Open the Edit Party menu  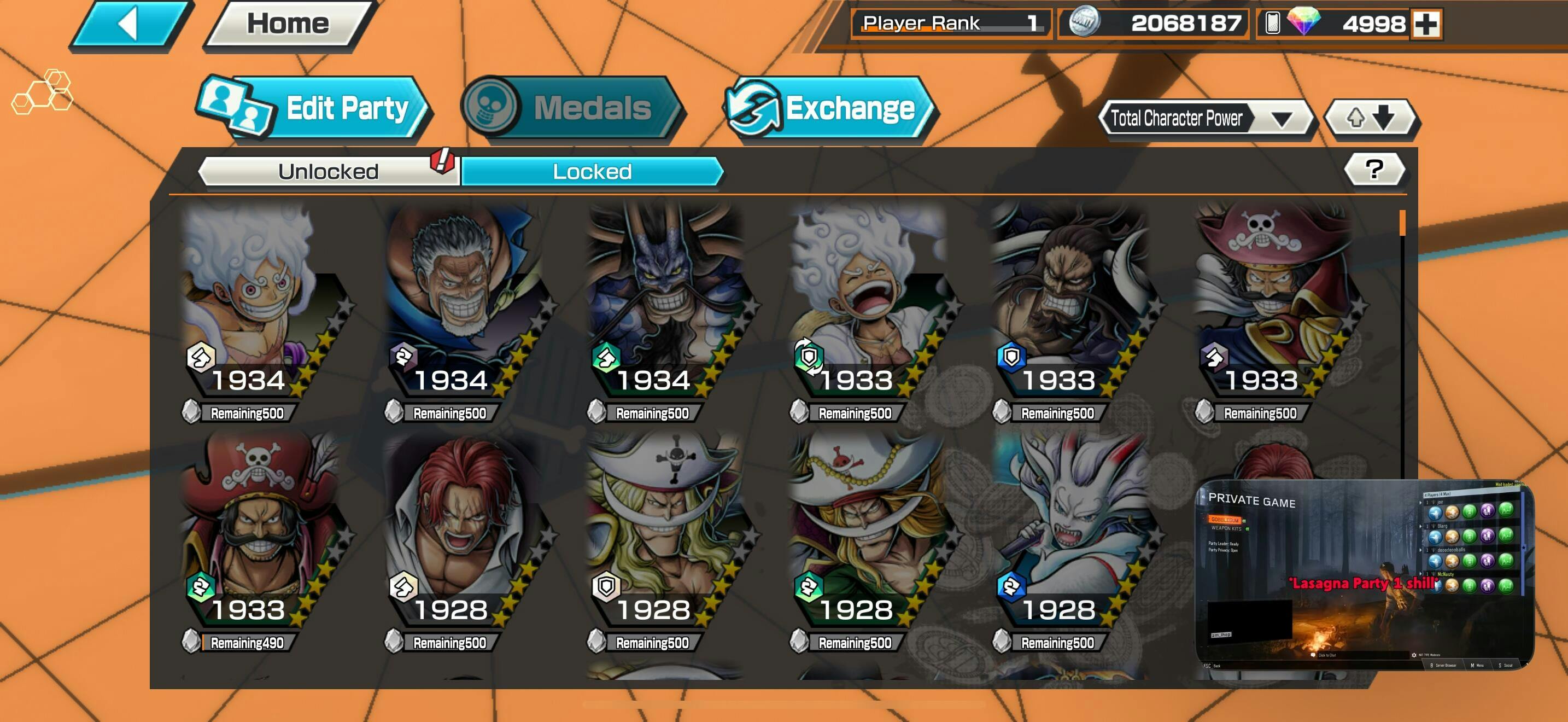pyautogui.click(x=313, y=109)
